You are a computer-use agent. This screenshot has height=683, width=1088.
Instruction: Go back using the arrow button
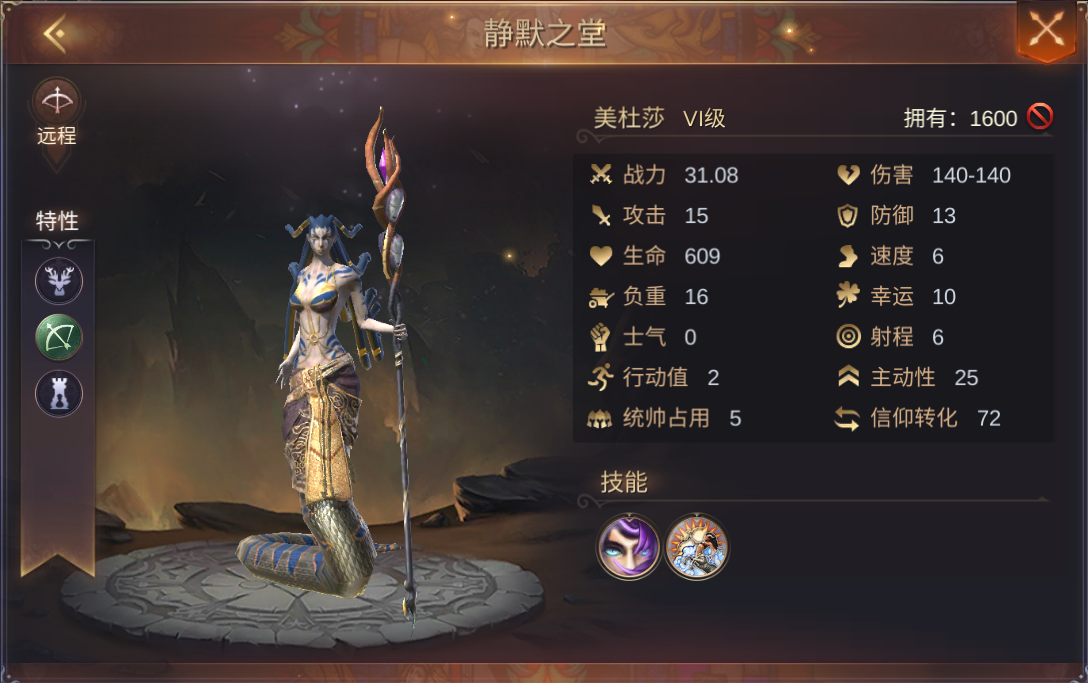[x=54, y=35]
